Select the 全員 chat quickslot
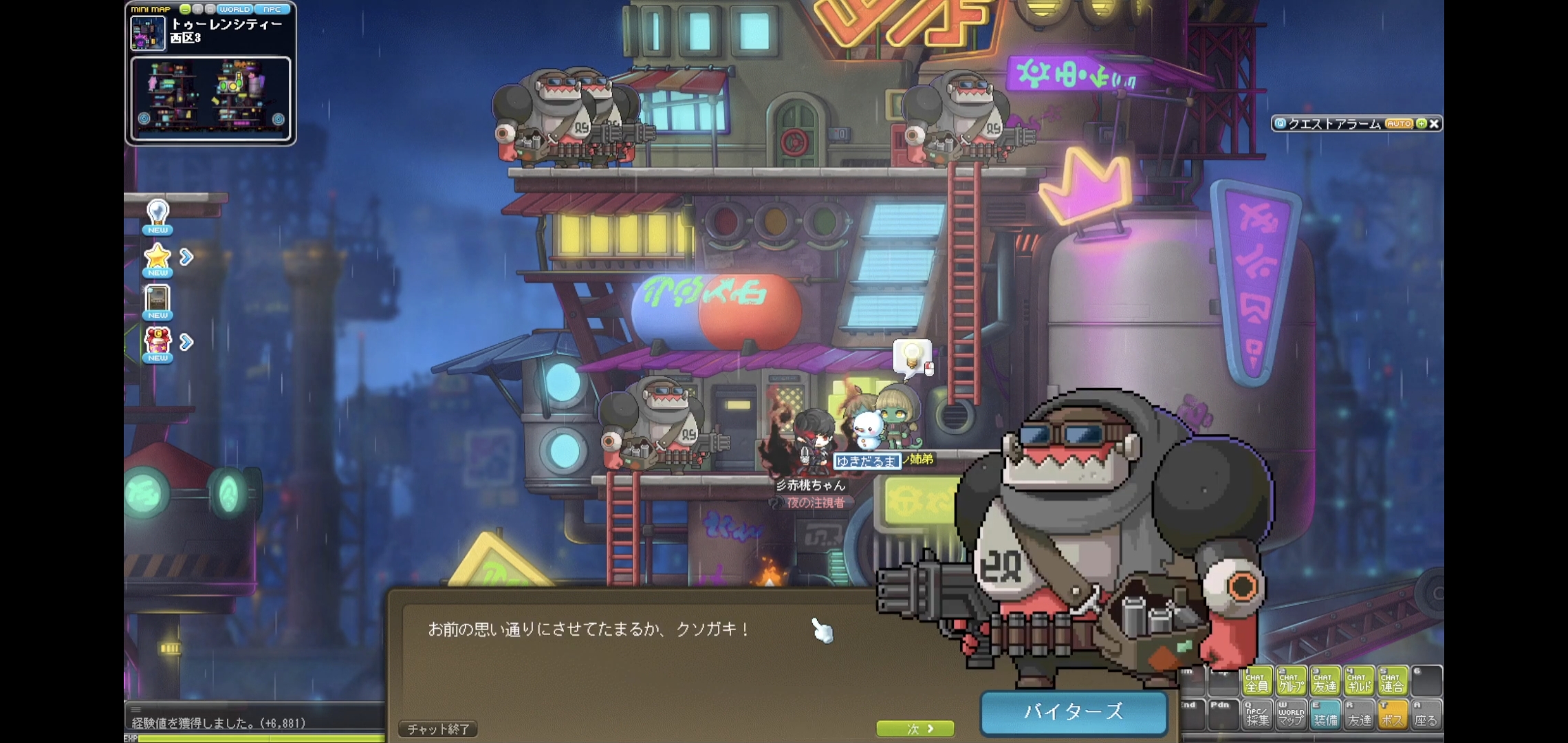Viewport: 1568px width, 743px height. click(1257, 680)
